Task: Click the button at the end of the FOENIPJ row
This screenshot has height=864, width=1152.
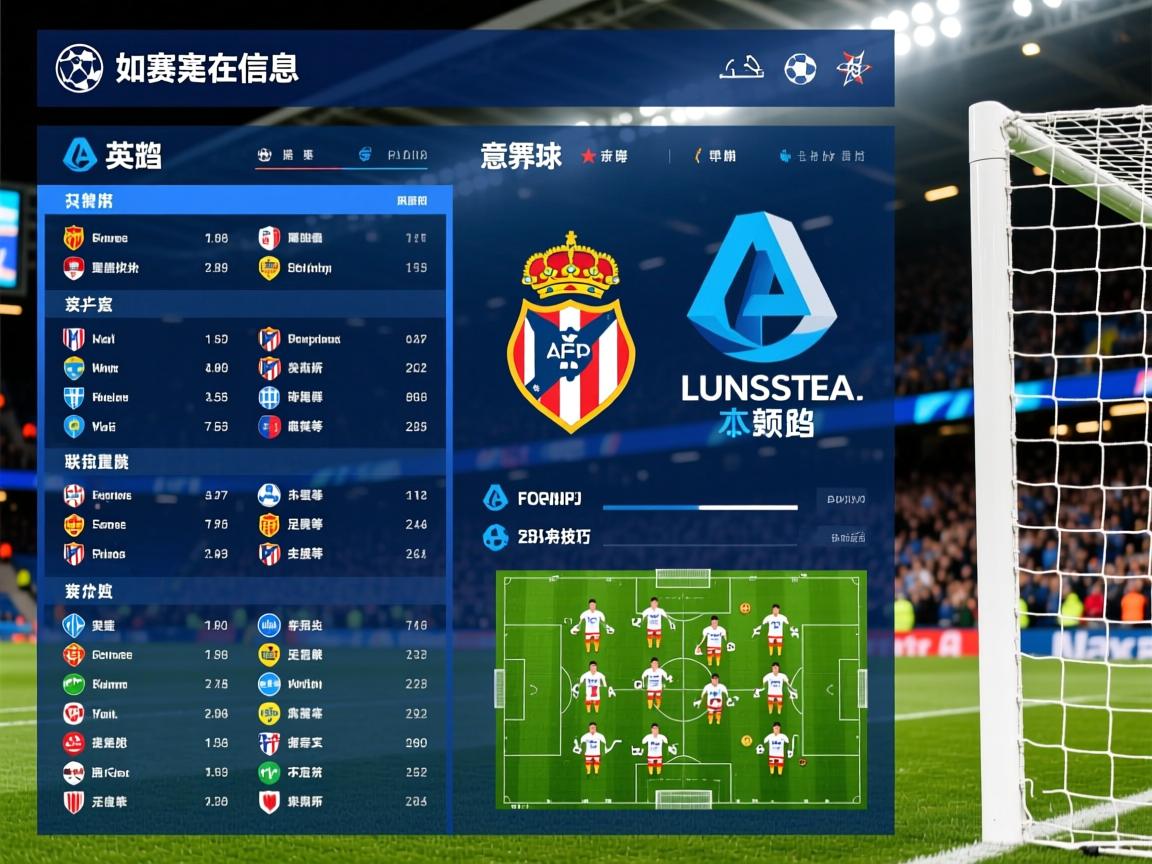Action: click(841, 499)
